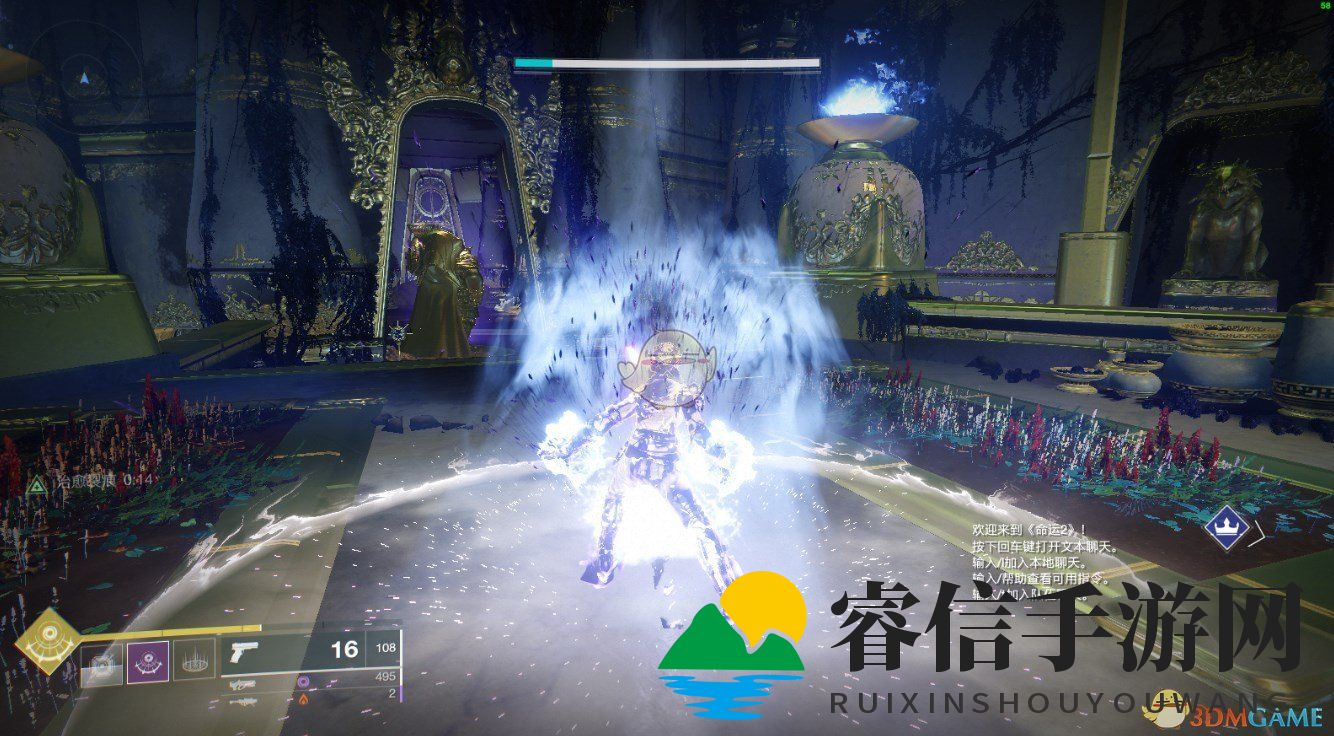Image resolution: width=1334 pixels, height=736 pixels.
Task: Open the ammo count 495 dropdown area
Action: coord(384,675)
